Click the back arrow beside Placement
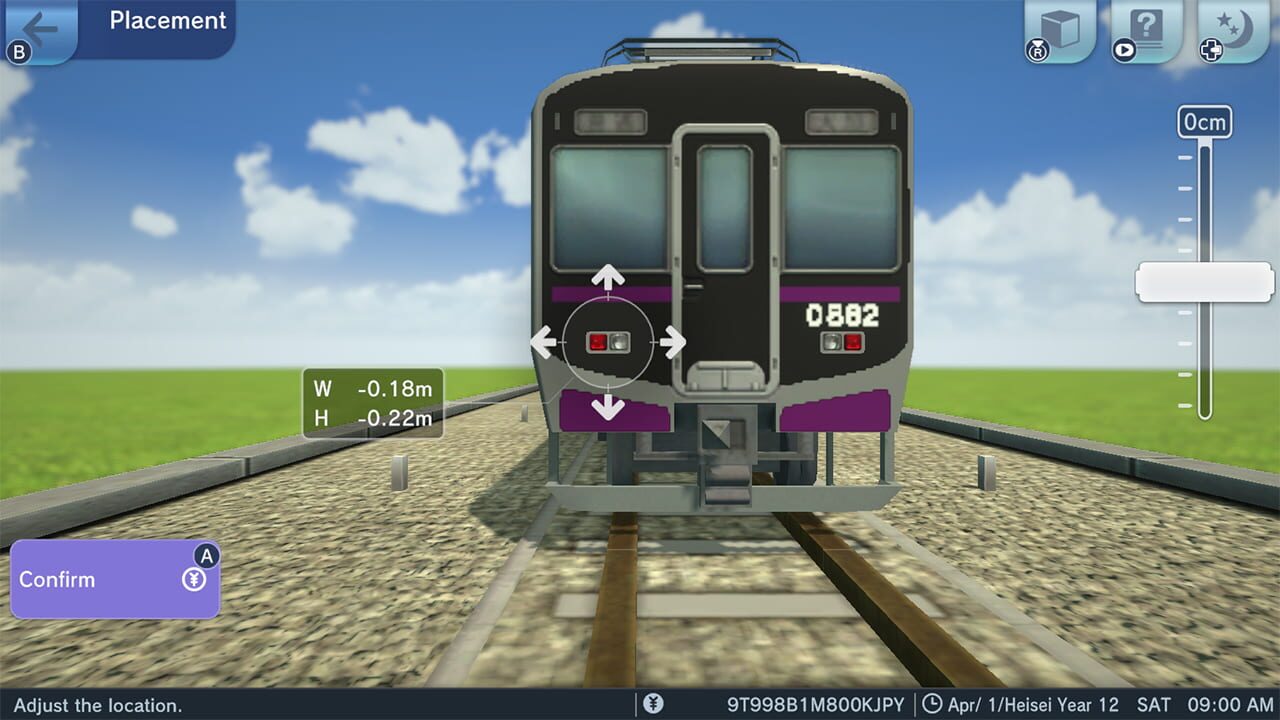This screenshot has width=1280, height=720. pos(40,27)
